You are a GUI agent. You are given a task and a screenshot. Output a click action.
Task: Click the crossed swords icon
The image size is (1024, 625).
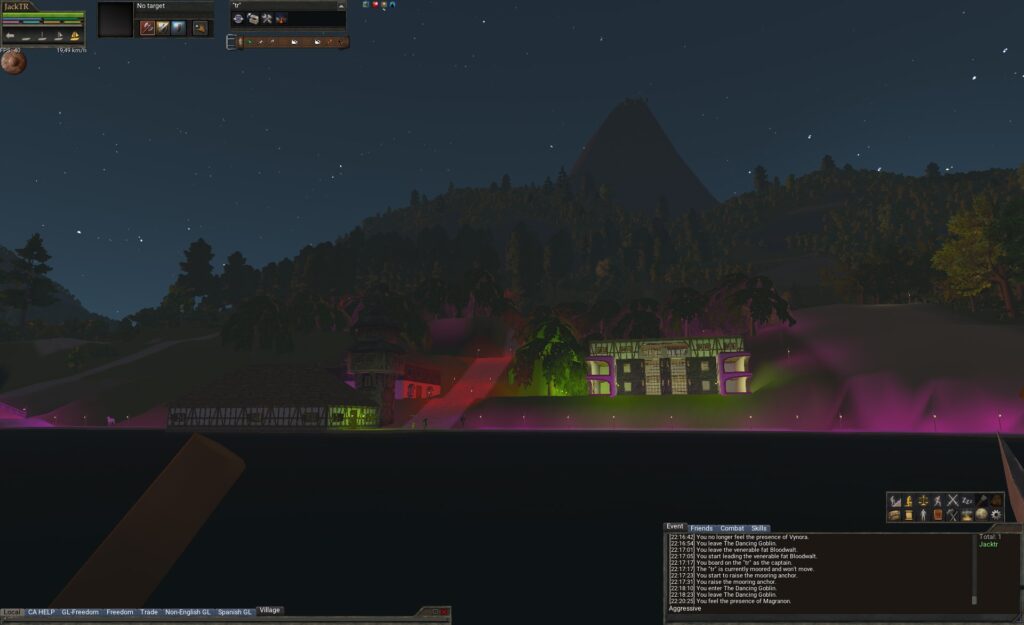pyautogui.click(x=953, y=500)
